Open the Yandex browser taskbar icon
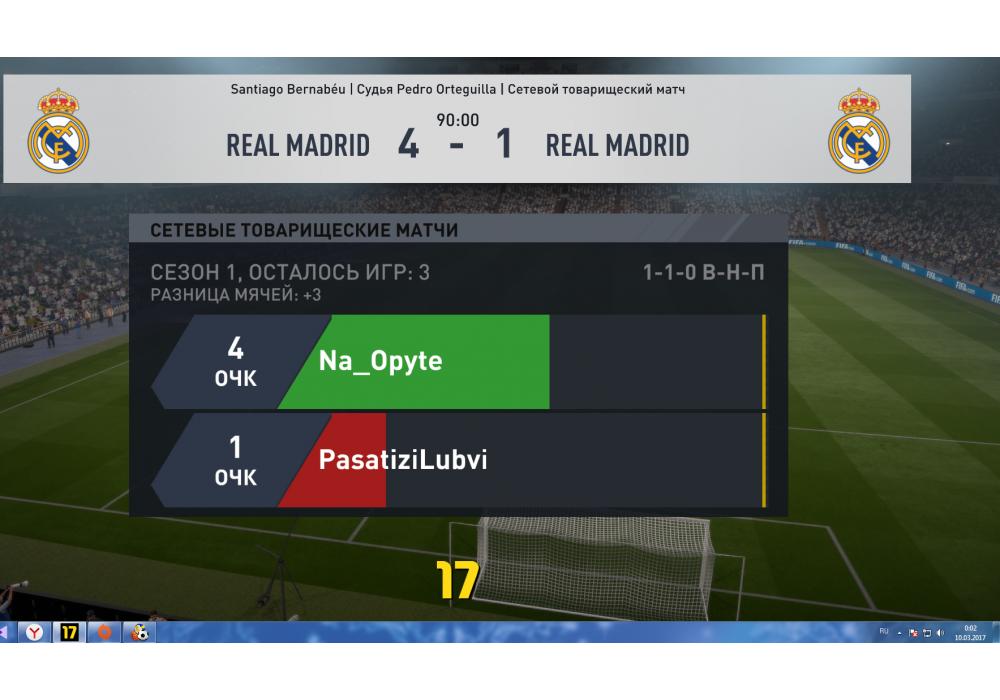This screenshot has height=700, width=1000. [x=34, y=632]
